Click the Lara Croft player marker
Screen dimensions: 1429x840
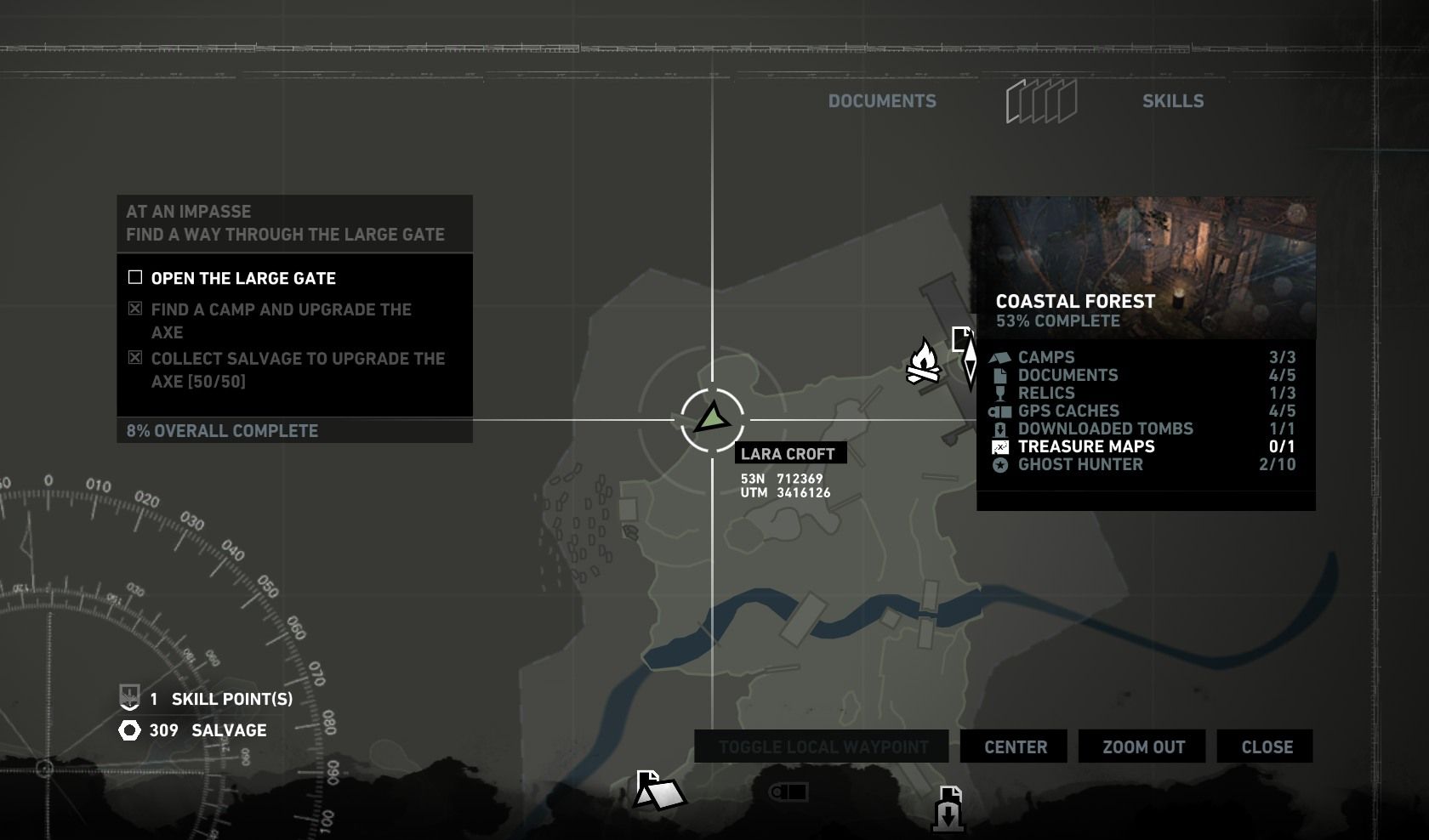[x=712, y=419]
